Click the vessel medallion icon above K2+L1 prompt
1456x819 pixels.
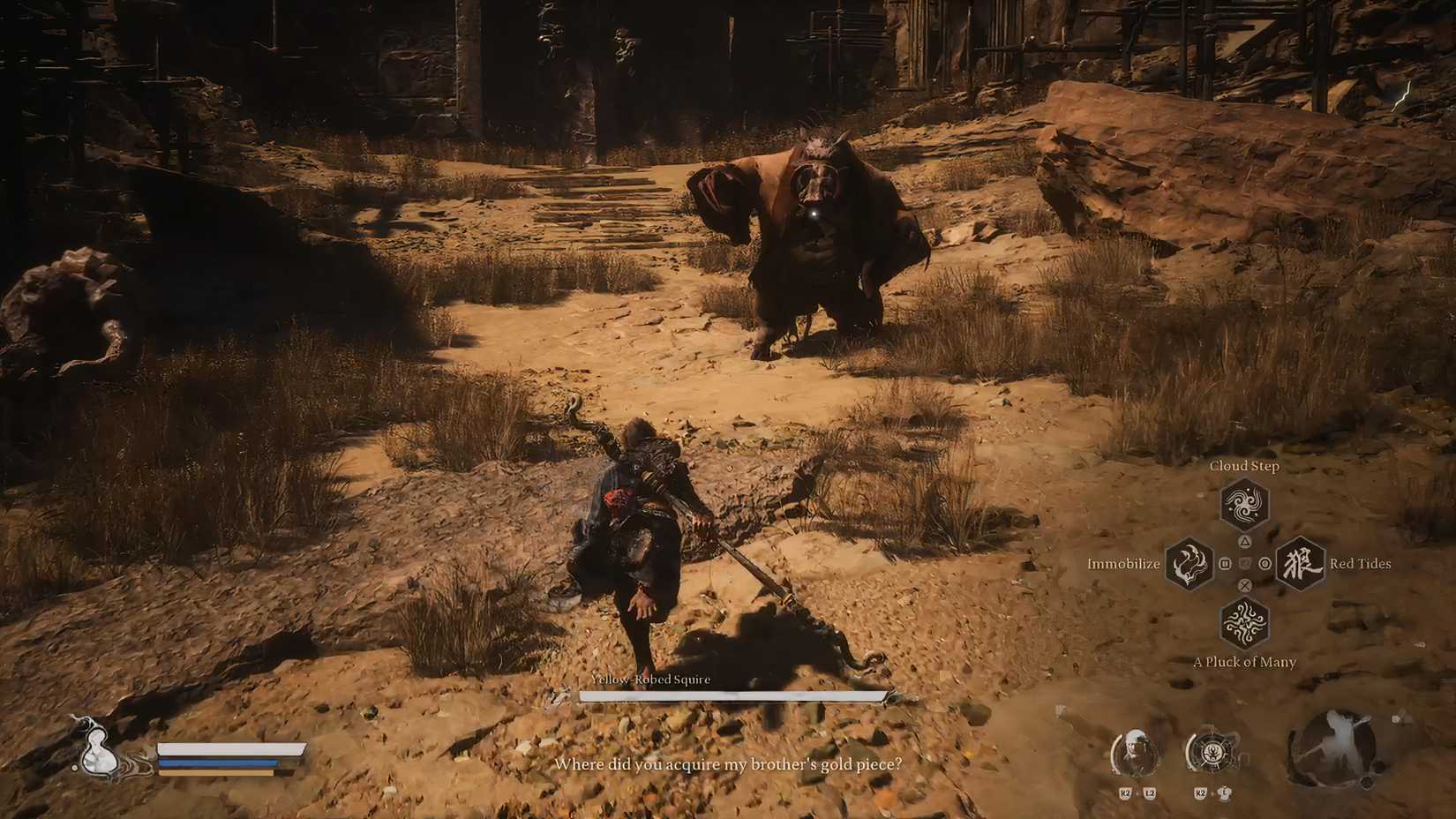1212,750
